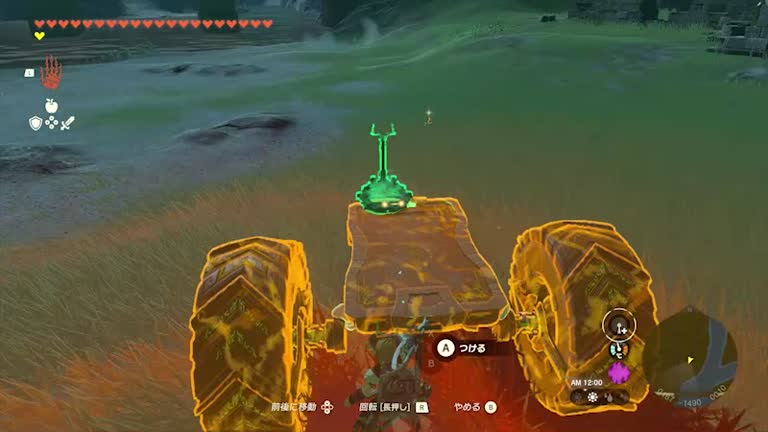This screenshot has width=768, height=432.
Task: Choose the sword weapon quick-select icon
Action: (67, 123)
